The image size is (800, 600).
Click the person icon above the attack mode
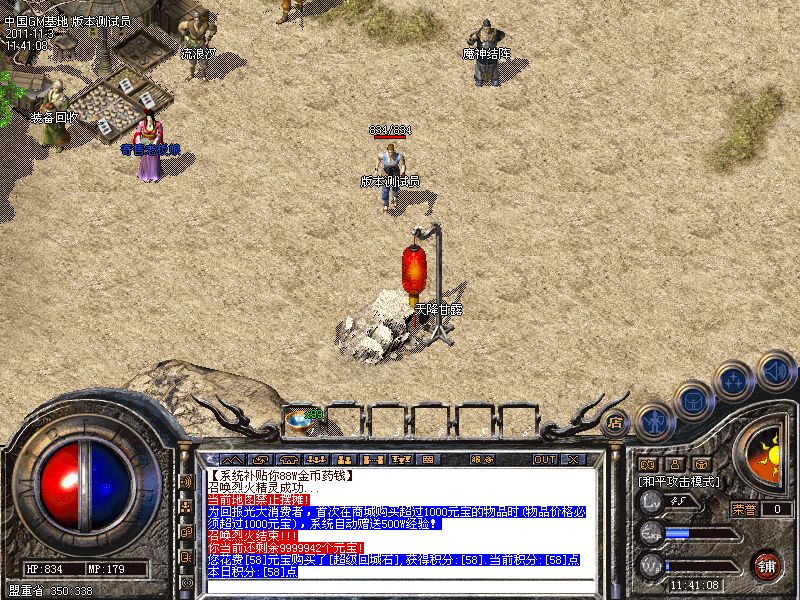[675, 465]
